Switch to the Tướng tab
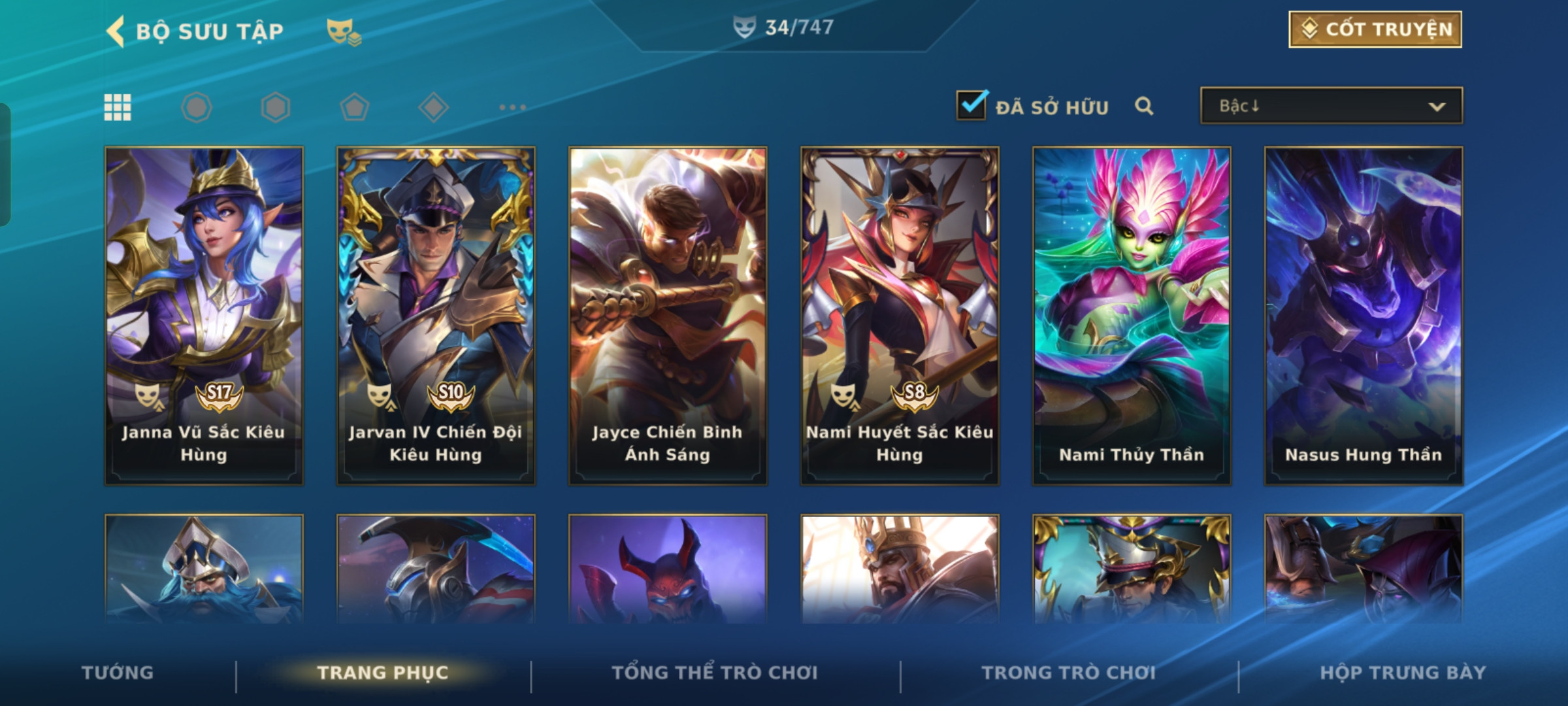 (x=118, y=673)
